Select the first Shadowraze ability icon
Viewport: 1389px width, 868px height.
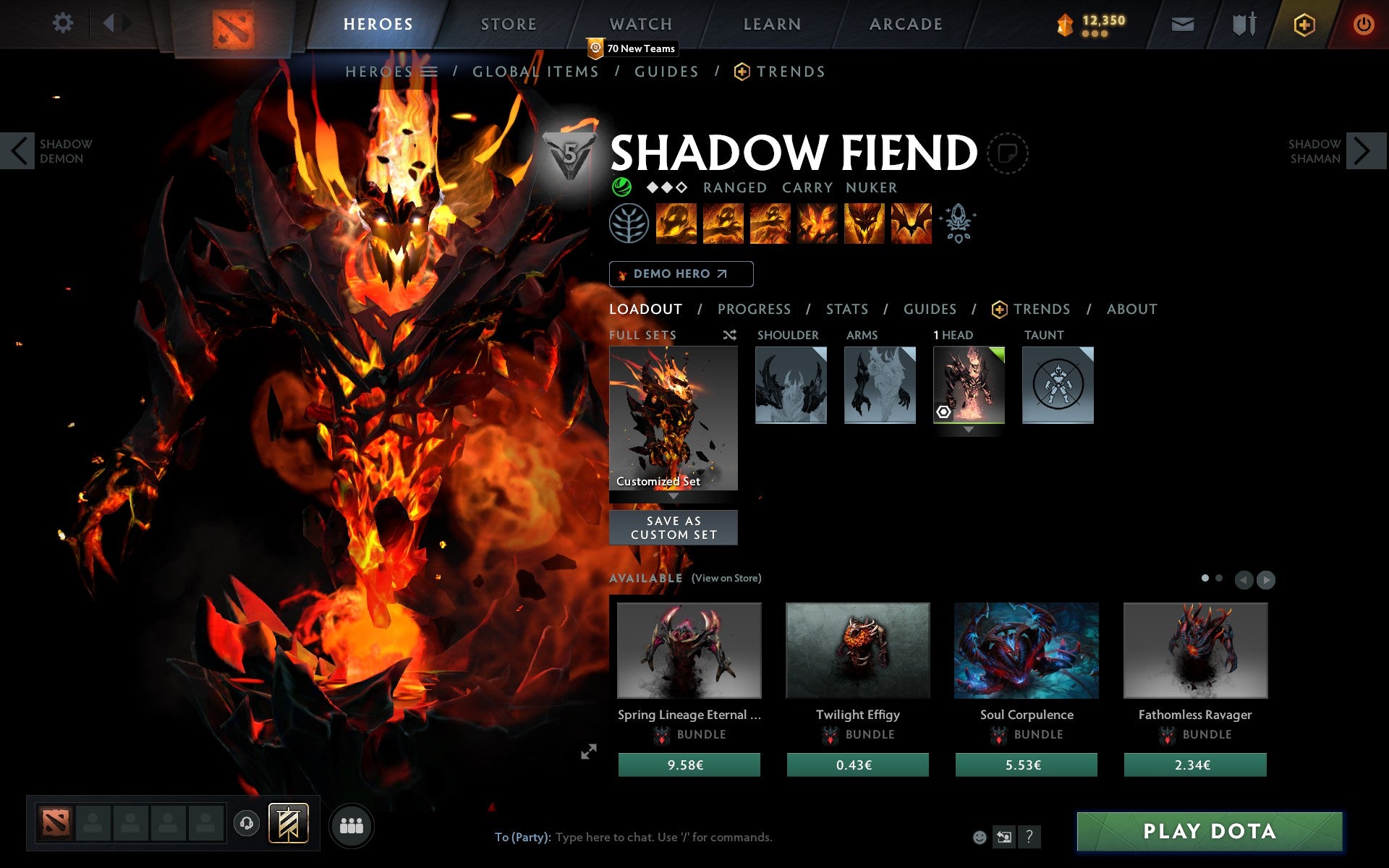(676, 224)
